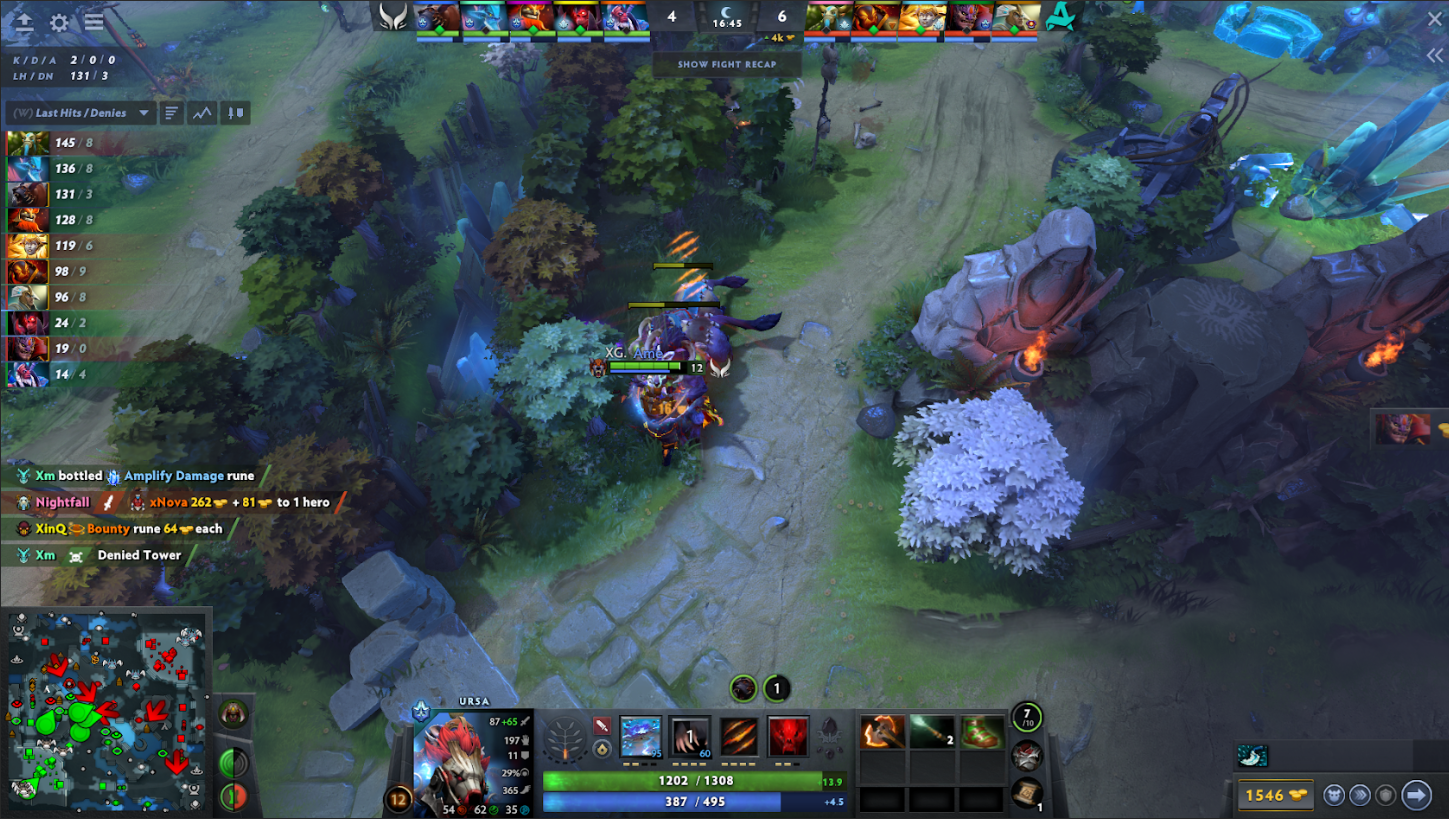Click the courier deliver items arrow

tap(1416, 795)
